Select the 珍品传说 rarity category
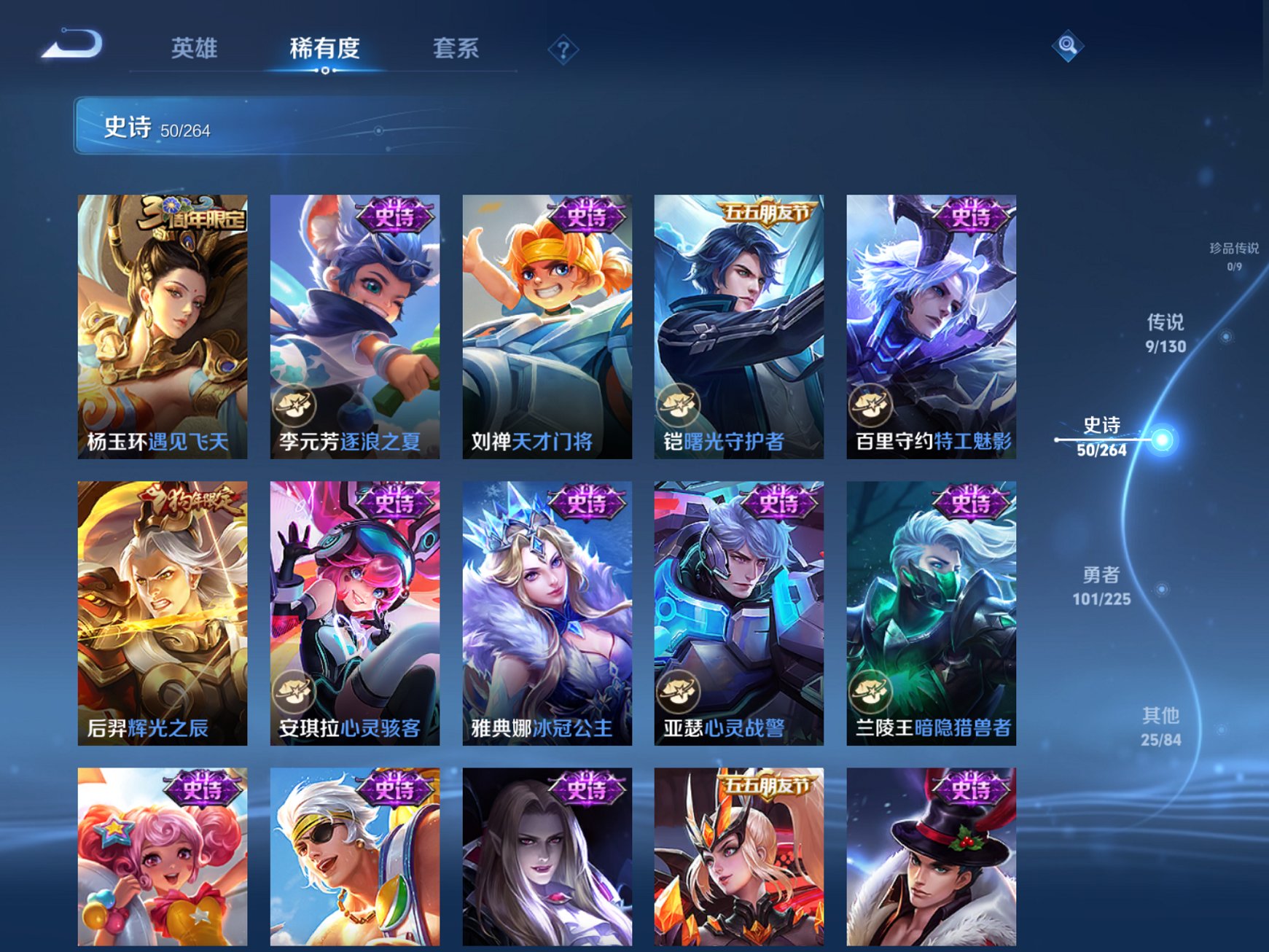Screen dimensions: 1269x952 click(1233, 256)
